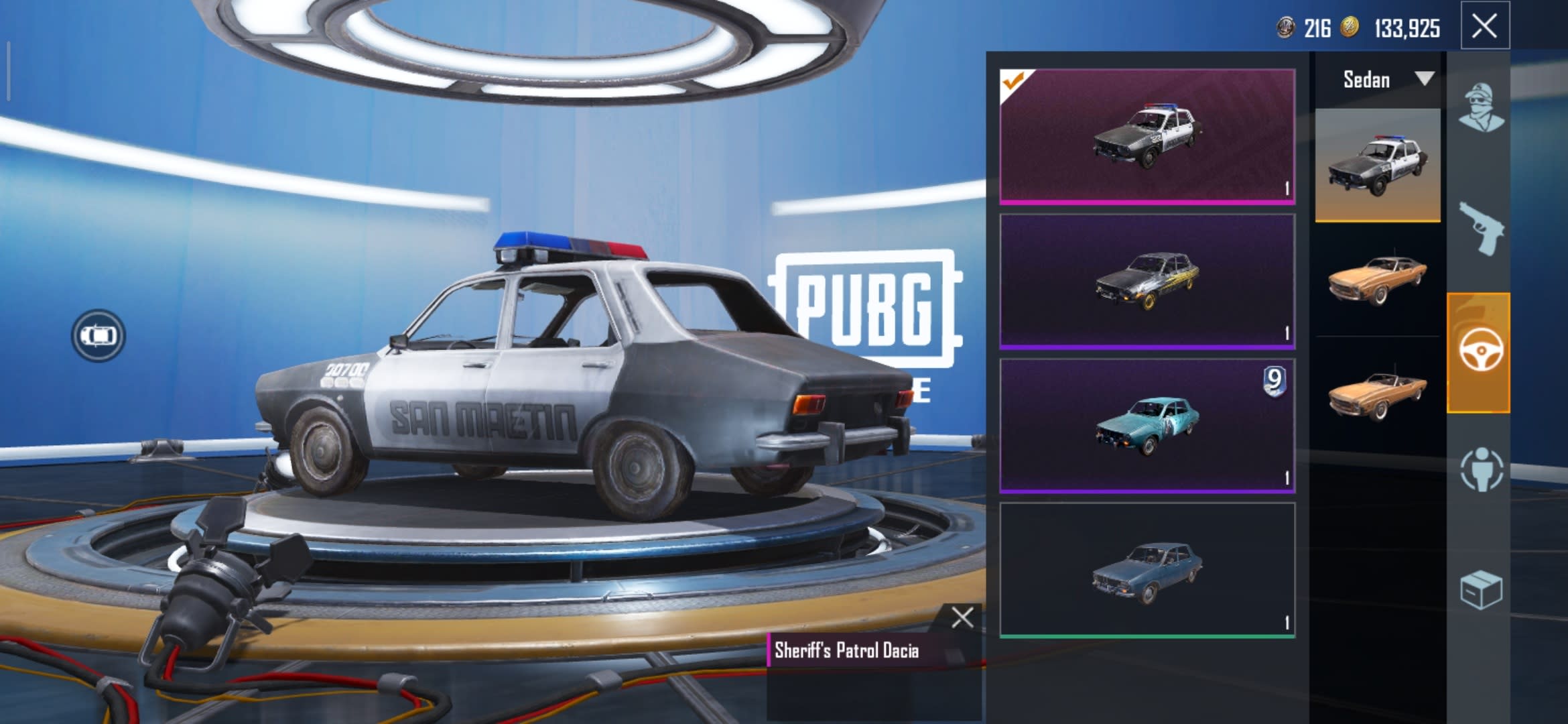The image size is (1568, 724).
Task: Open the crate box tab
Action: click(x=1480, y=590)
